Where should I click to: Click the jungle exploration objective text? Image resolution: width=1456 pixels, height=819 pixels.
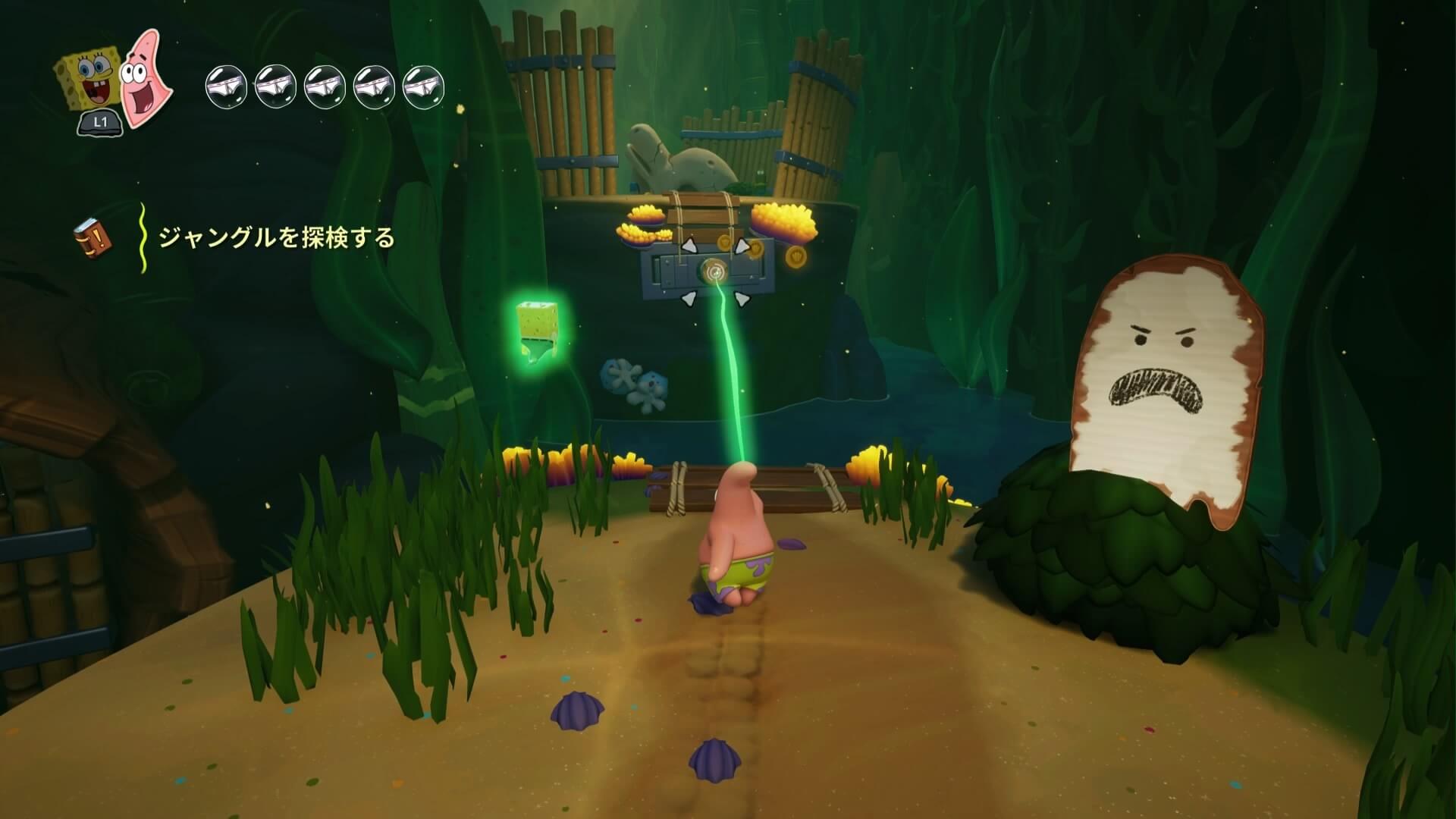pos(276,238)
